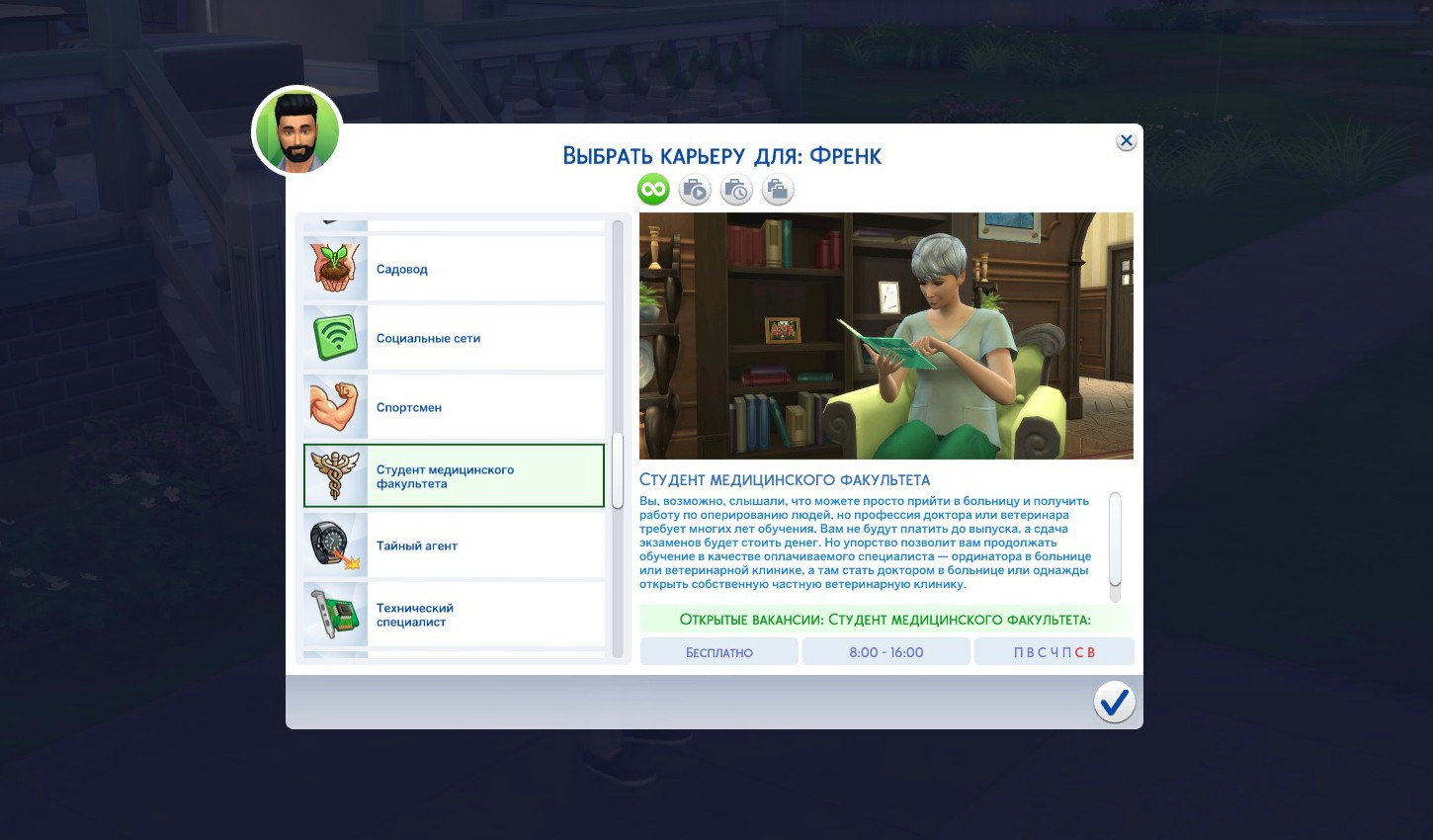
Task: Pick the Спортсмен career
Action: 455,407
